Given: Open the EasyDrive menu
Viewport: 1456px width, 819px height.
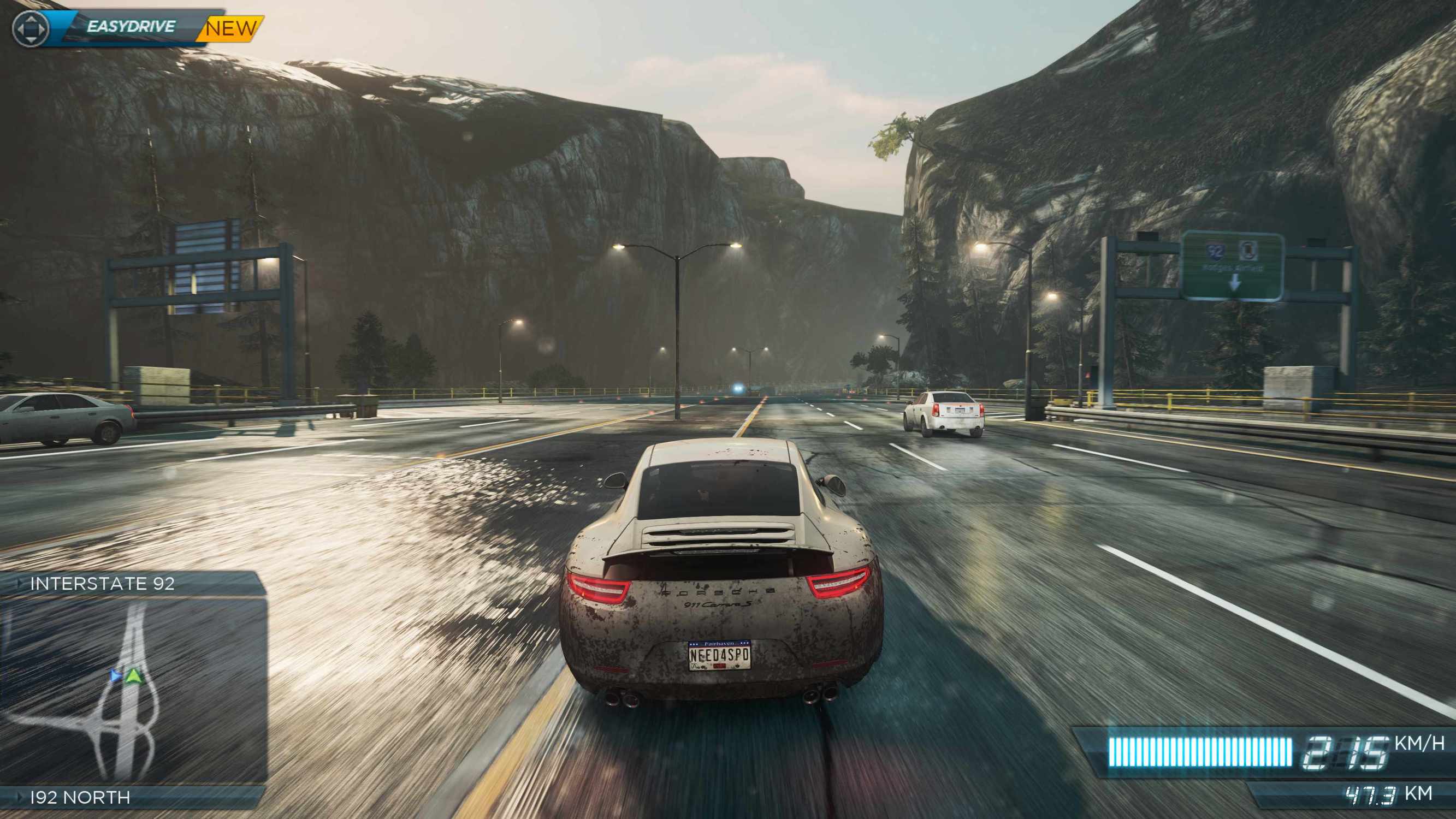Looking at the screenshot, I should pyautogui.click(x=131, y=27).
